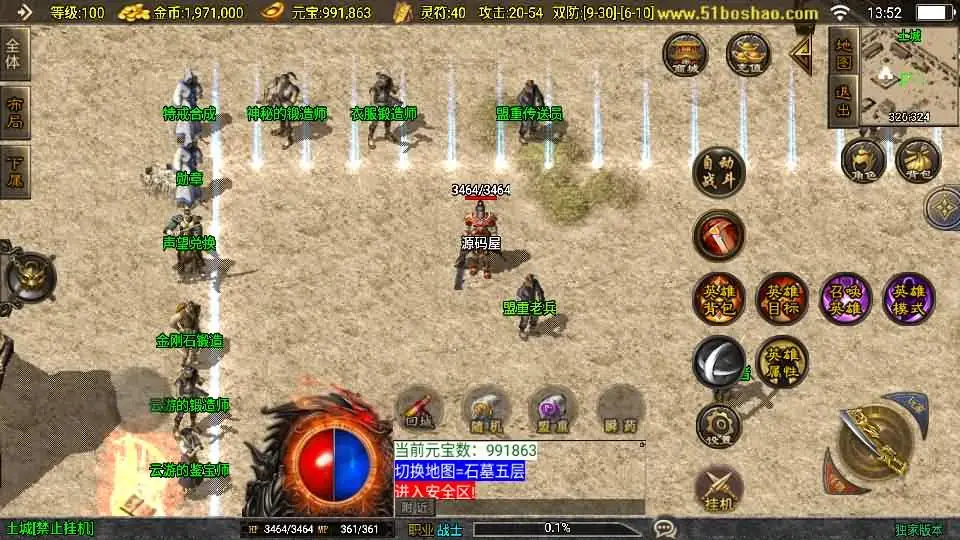Open the 设置 settings gear
The height and width of the screenshot is (540, 960).
(719, 427)
